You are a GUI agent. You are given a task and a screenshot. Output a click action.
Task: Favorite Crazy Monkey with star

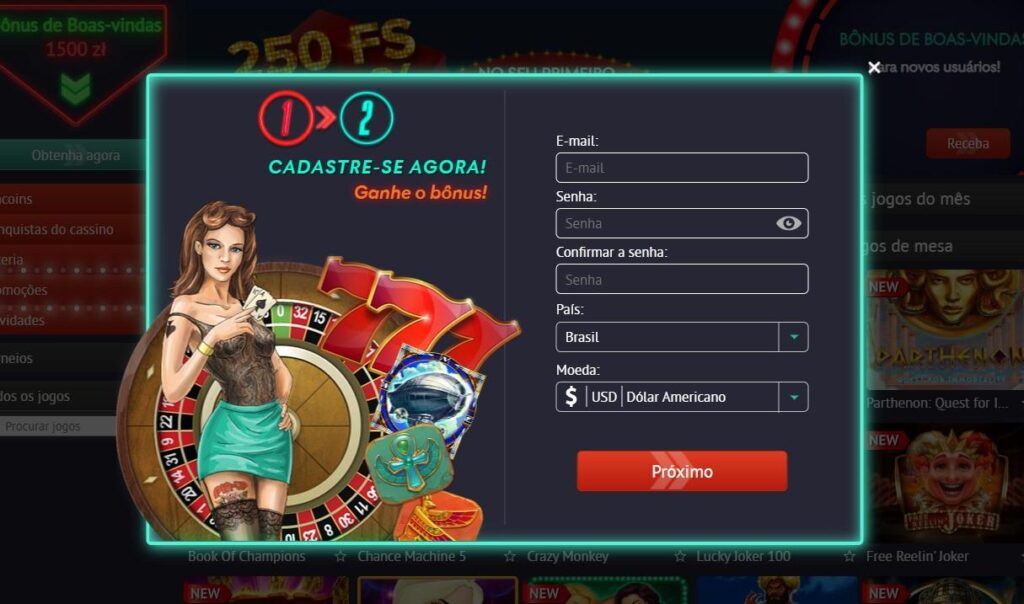[x=510, y=556]
